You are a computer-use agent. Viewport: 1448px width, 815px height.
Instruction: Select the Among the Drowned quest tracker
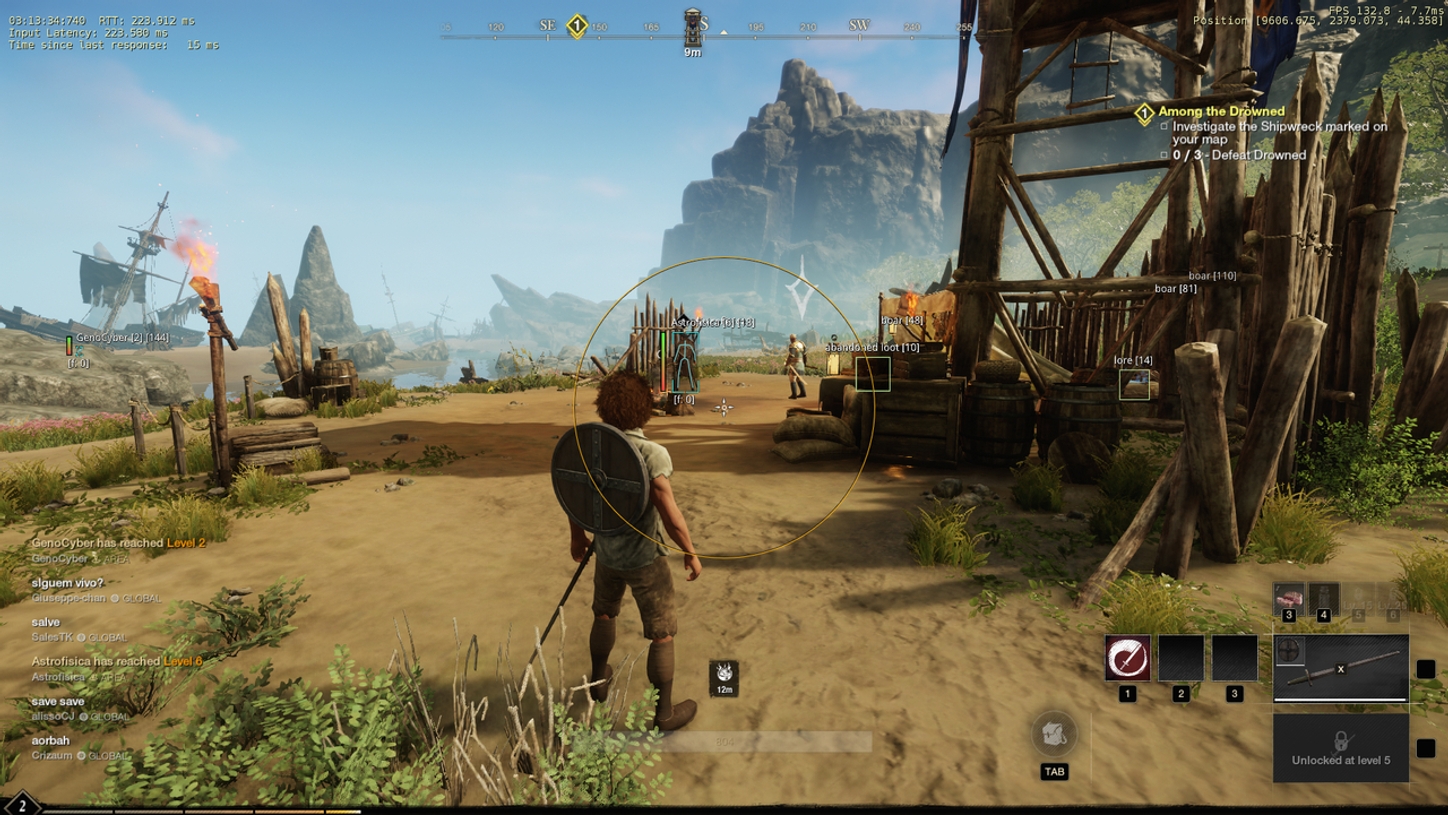click(x=1220, y=112)
